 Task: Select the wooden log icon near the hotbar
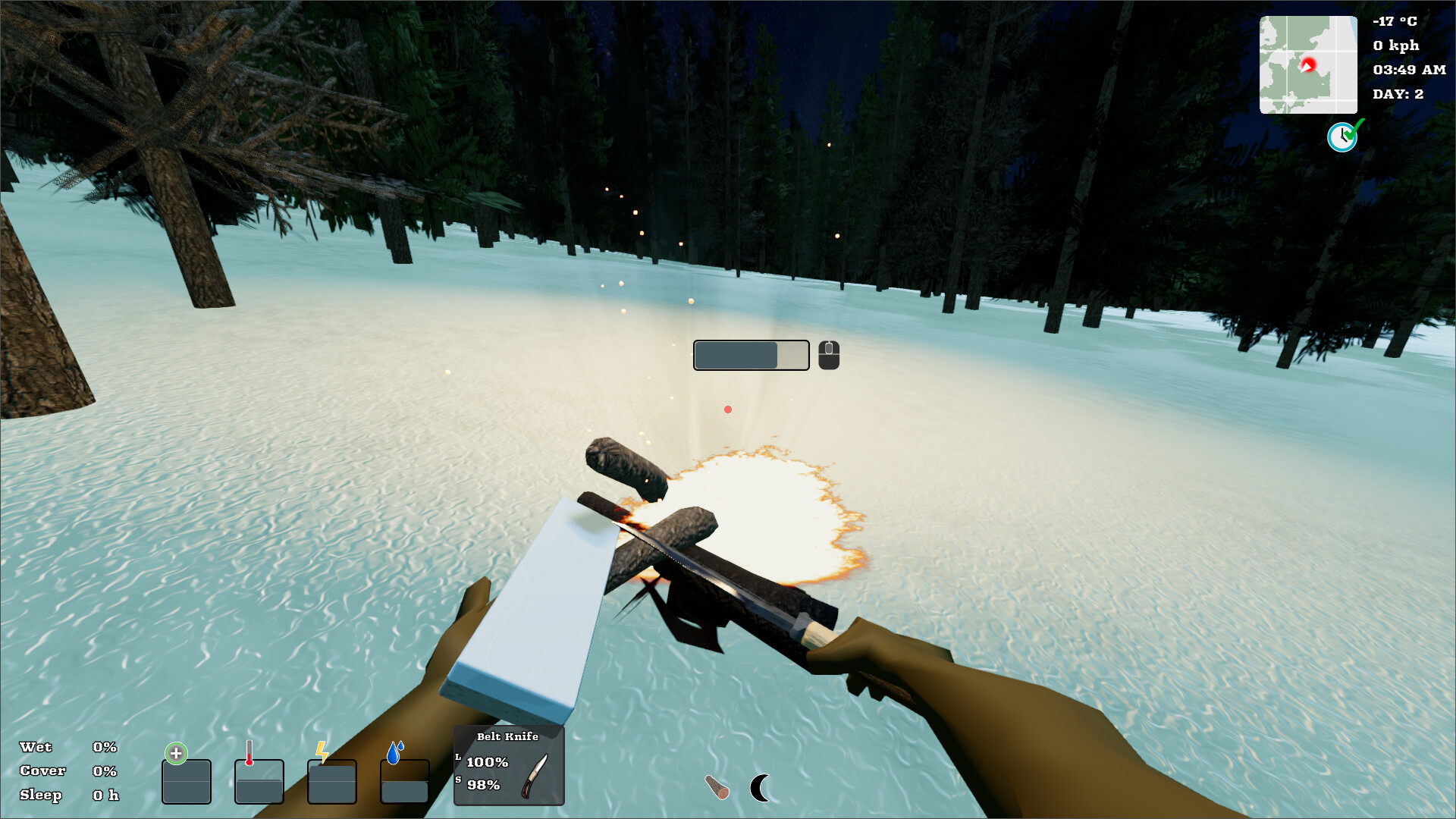tap(716, 787)
